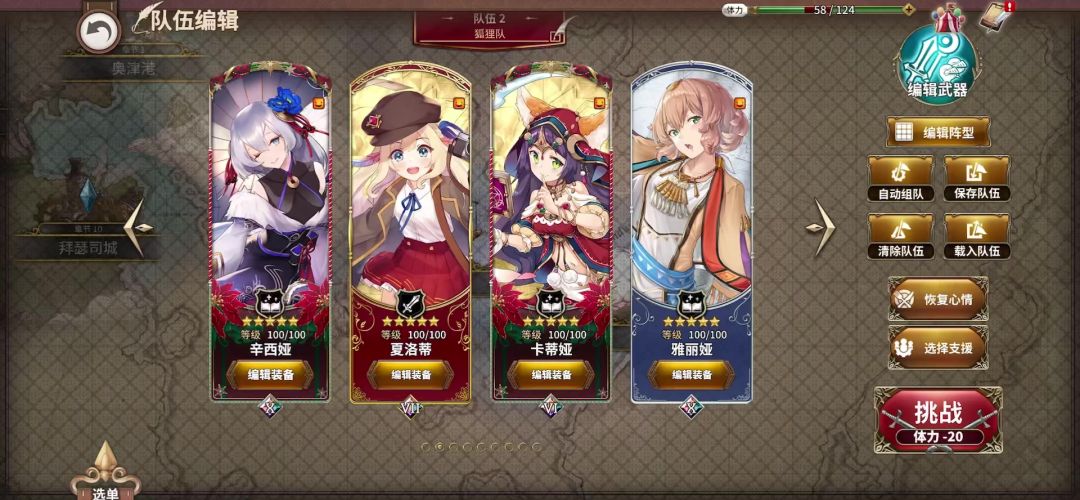The height and width of the screenshot is (500, 1080).
Task: Choose 保存队伍 to save team
Action: [977, 179]
